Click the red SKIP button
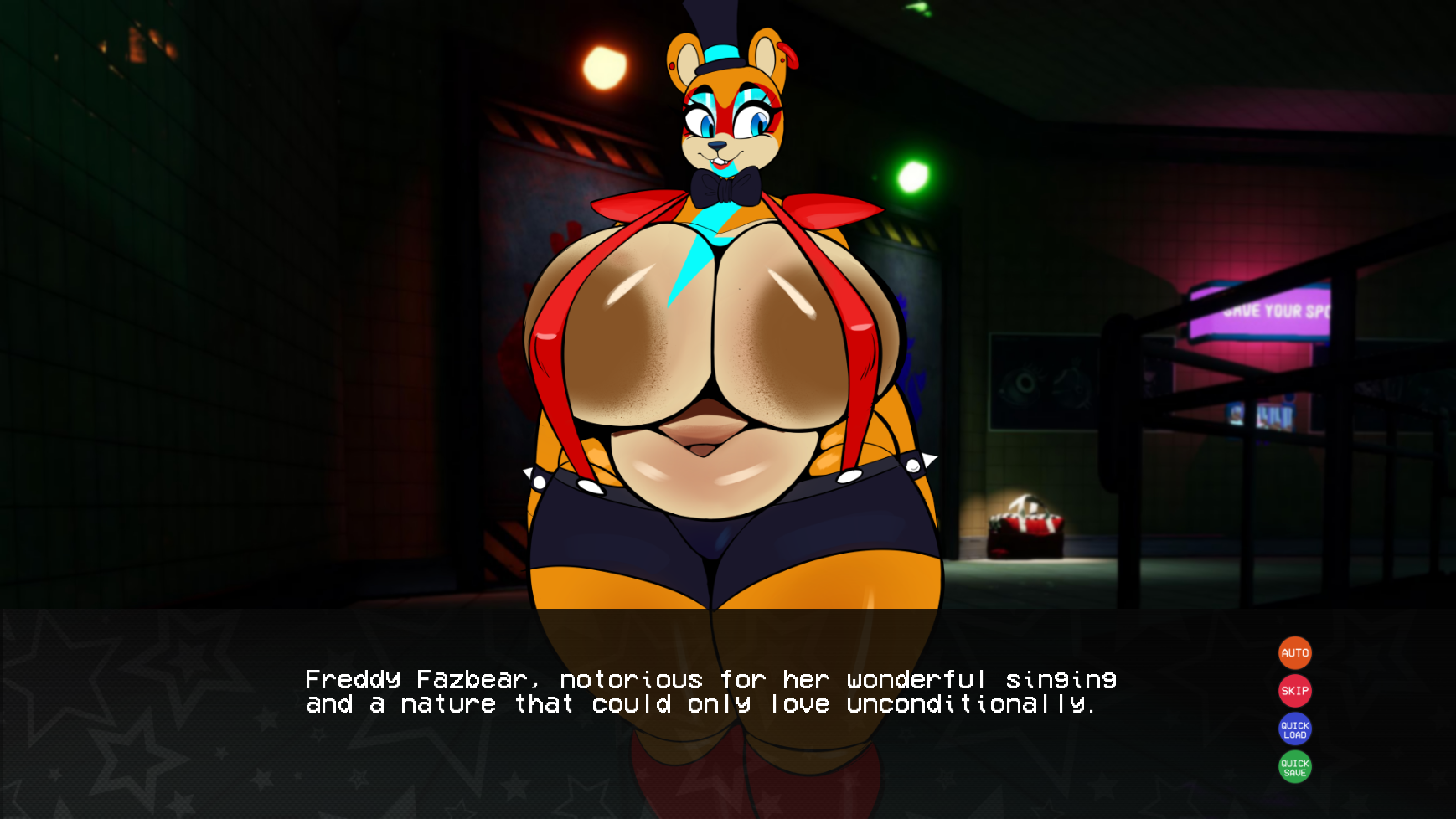 click(1294, 691)
